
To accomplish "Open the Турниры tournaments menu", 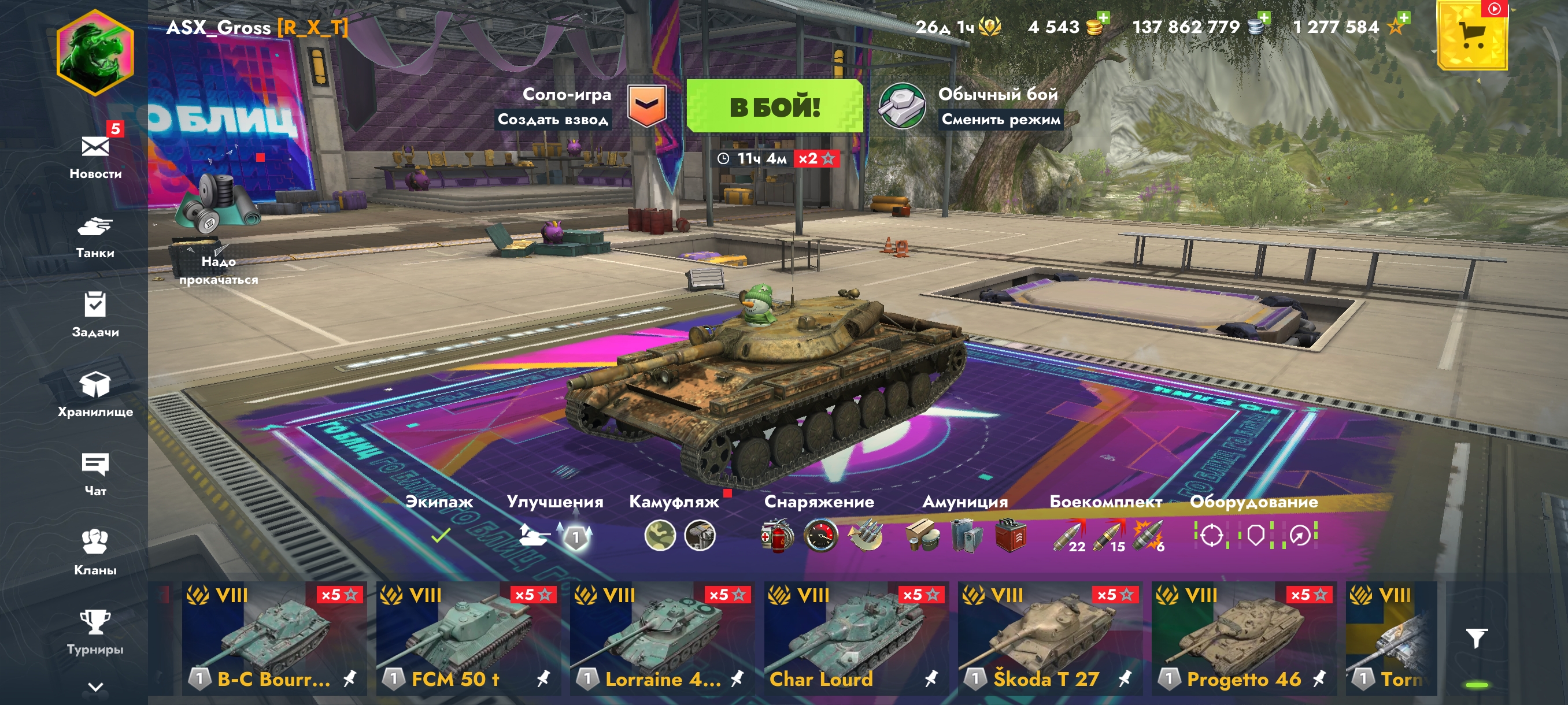I will 95,632.
